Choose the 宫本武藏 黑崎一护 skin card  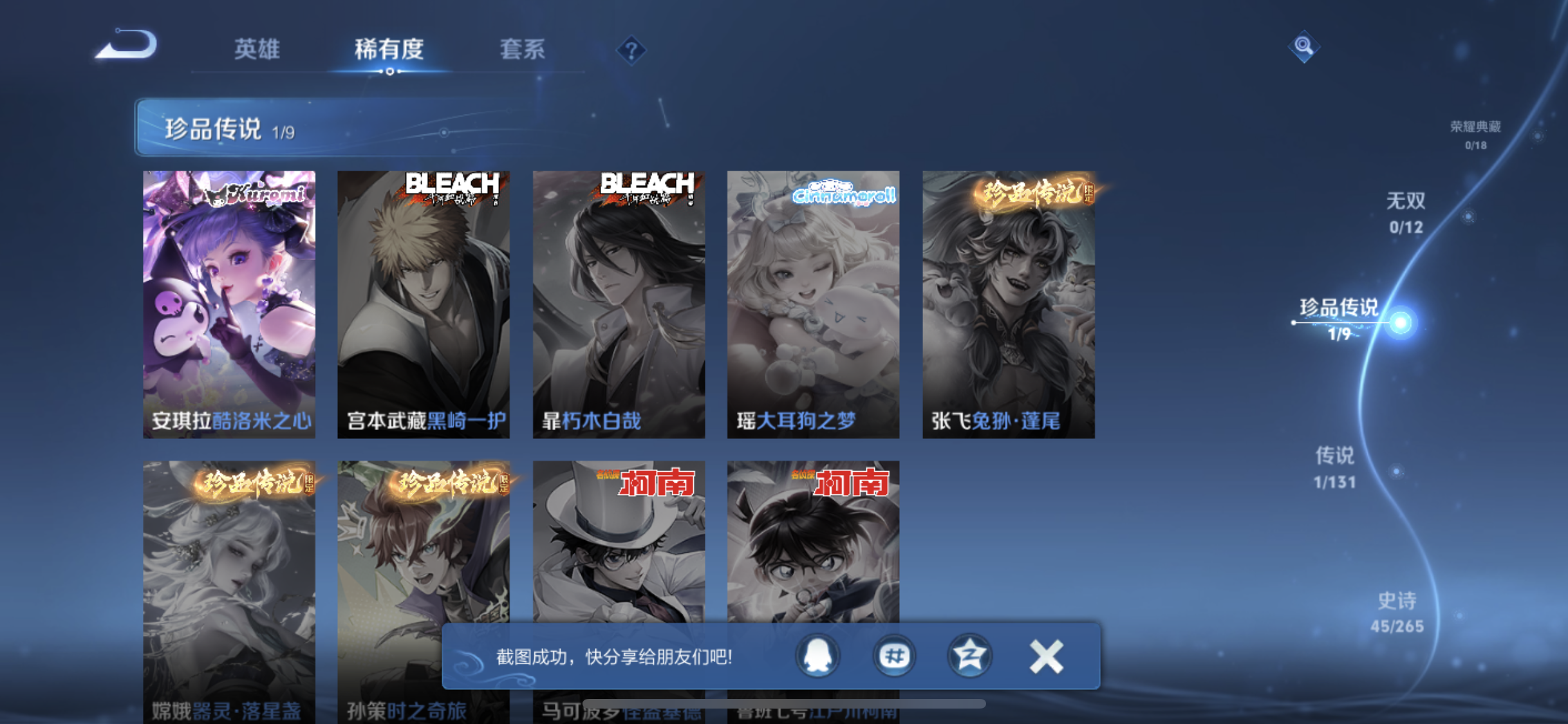pyautogui.click(x=424, y=304)
